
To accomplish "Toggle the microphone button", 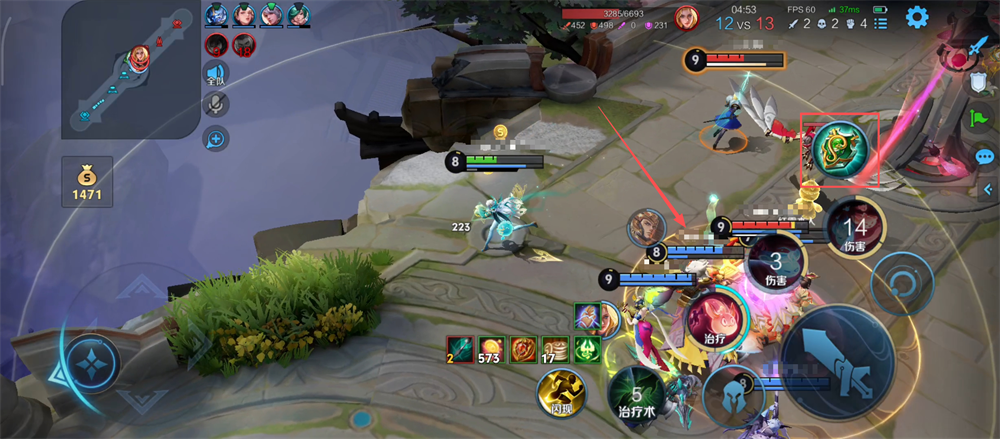I will pos(215,105).
